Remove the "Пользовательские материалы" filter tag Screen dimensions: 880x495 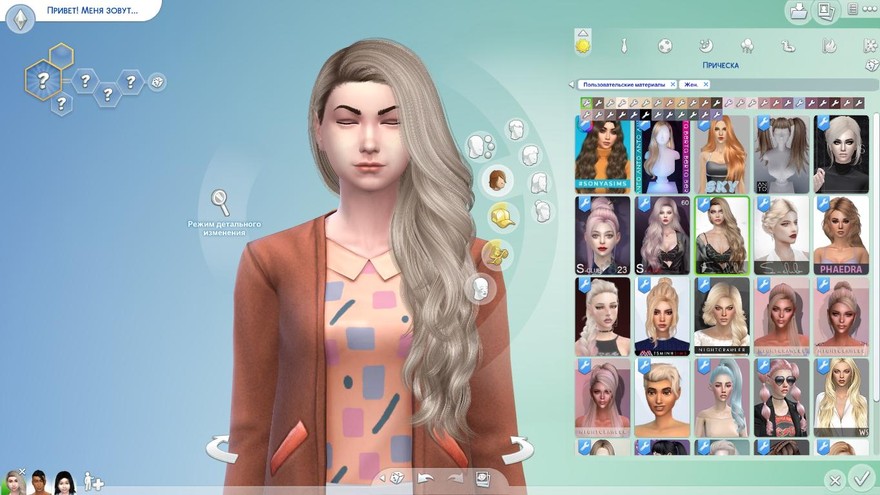[673, 85]
